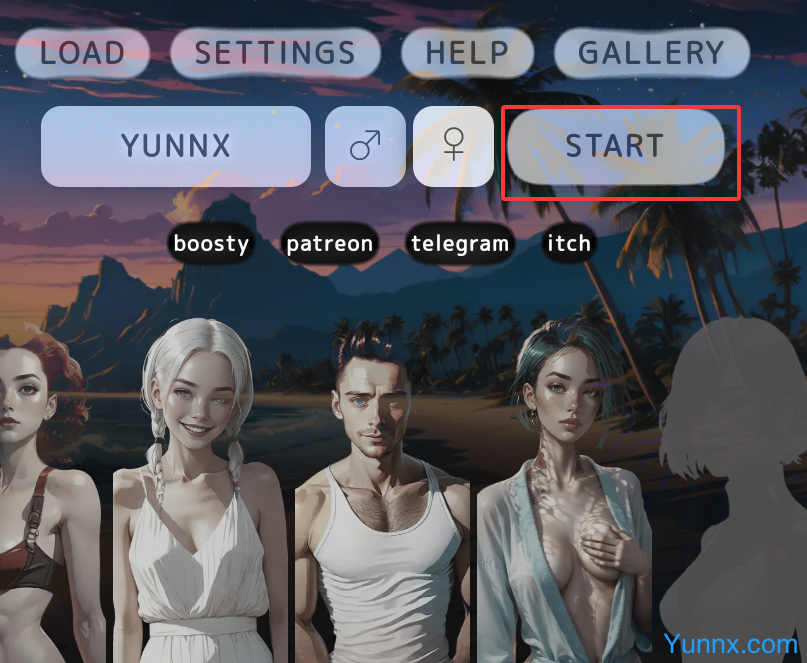Open the GALLERY

pyautogui.click(x=651, y=53)
